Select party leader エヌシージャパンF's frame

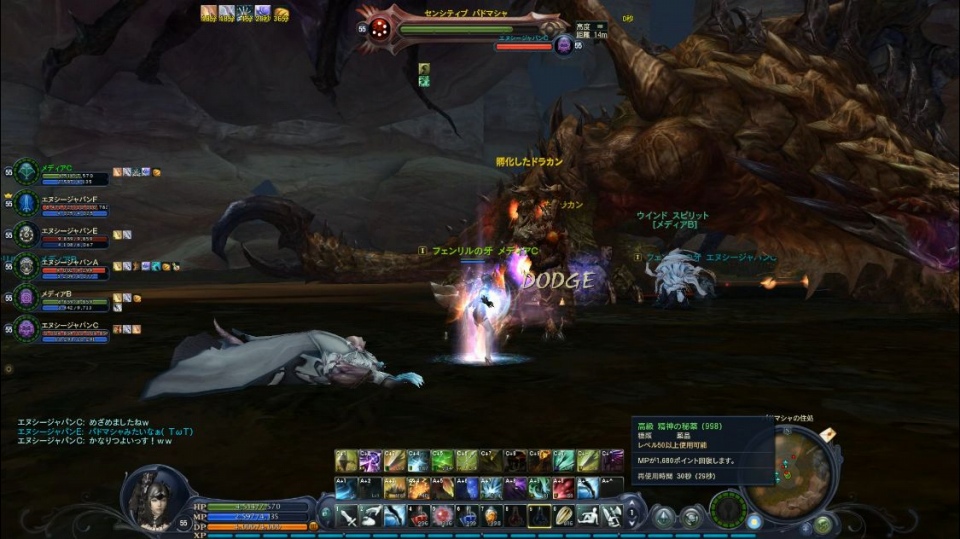click(60, 204)
